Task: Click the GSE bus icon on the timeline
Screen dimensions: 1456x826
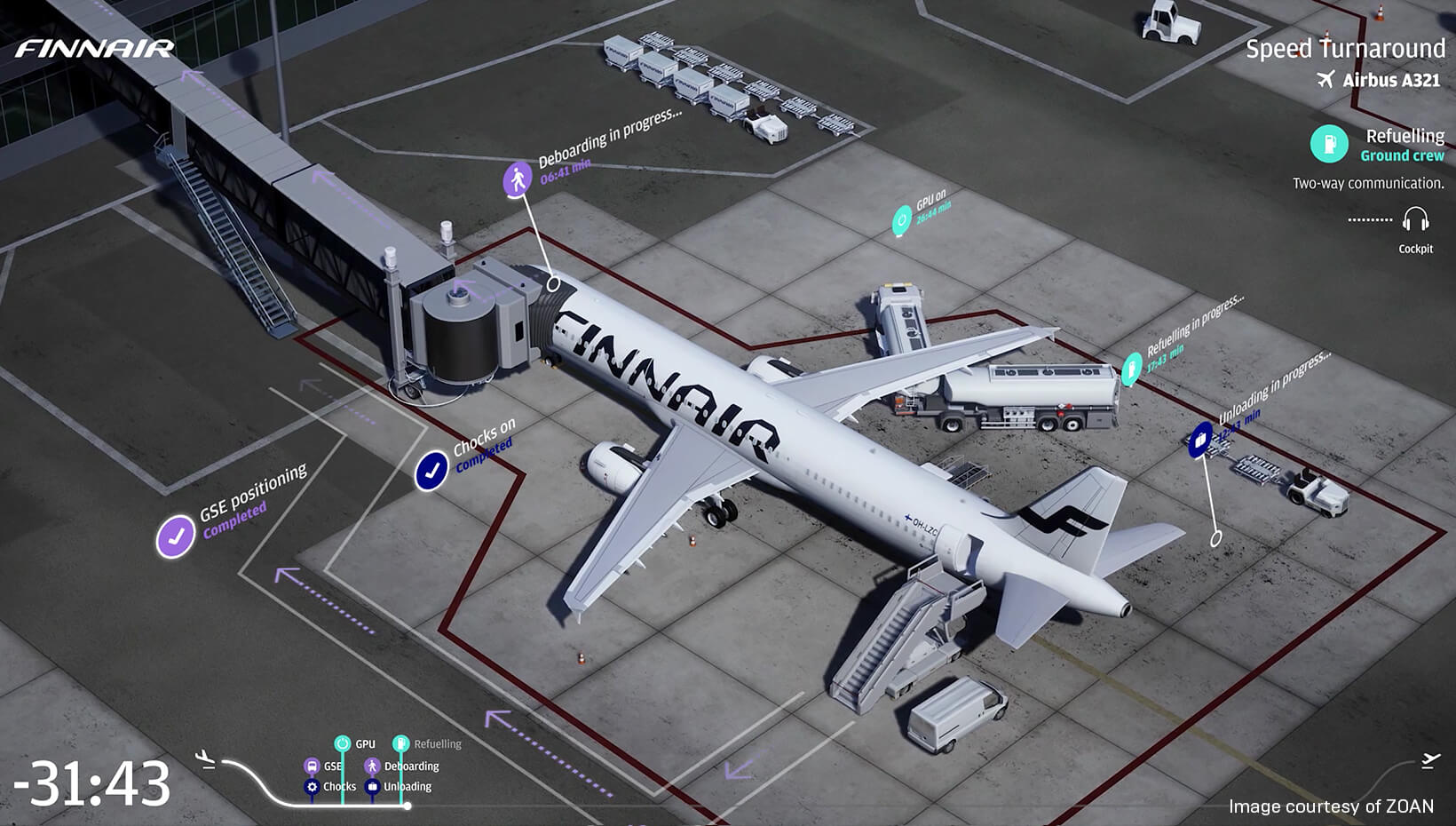Action: click(x=311, y=766)
